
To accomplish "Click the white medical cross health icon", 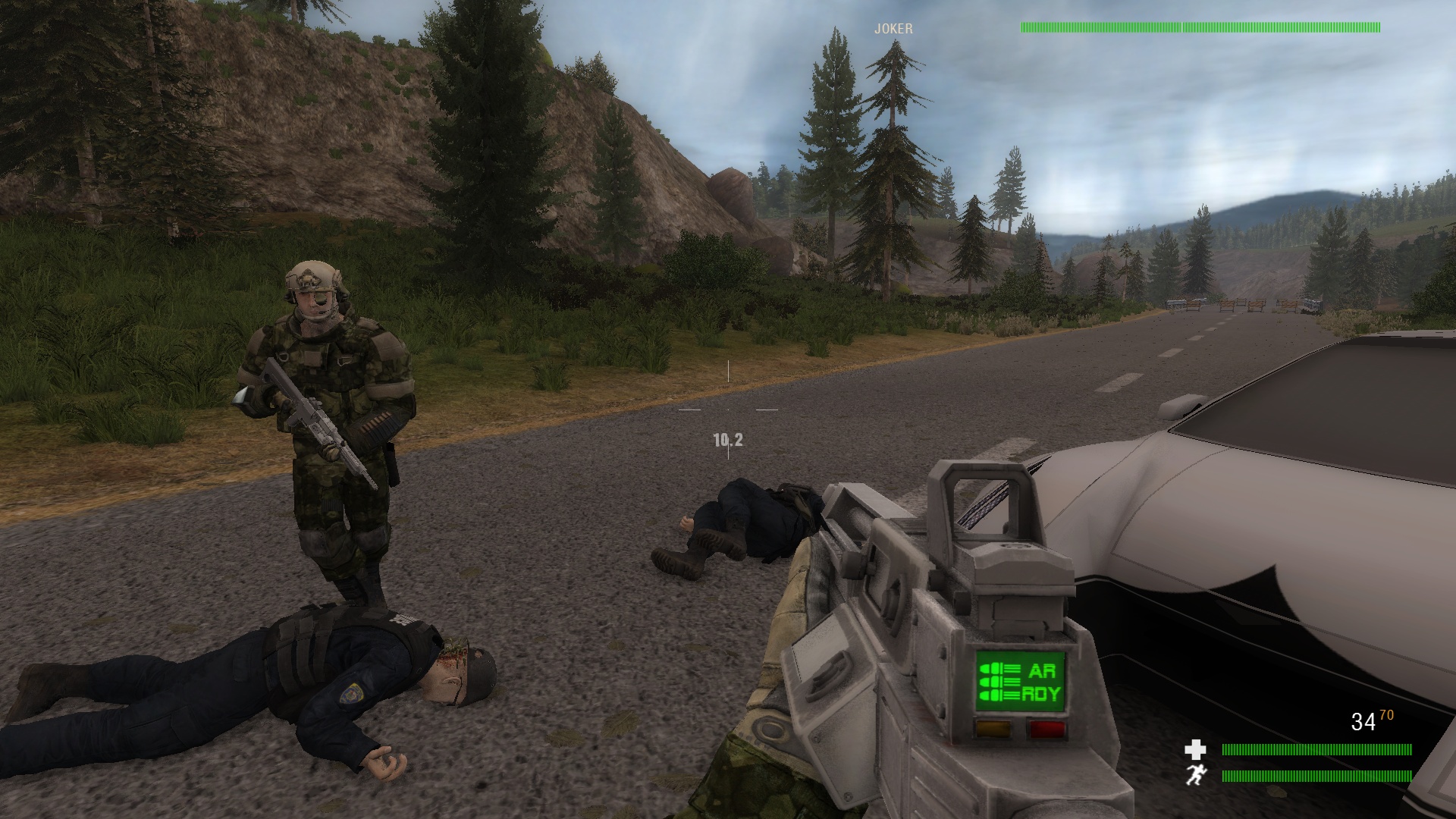I will [x=1195, y=750].
